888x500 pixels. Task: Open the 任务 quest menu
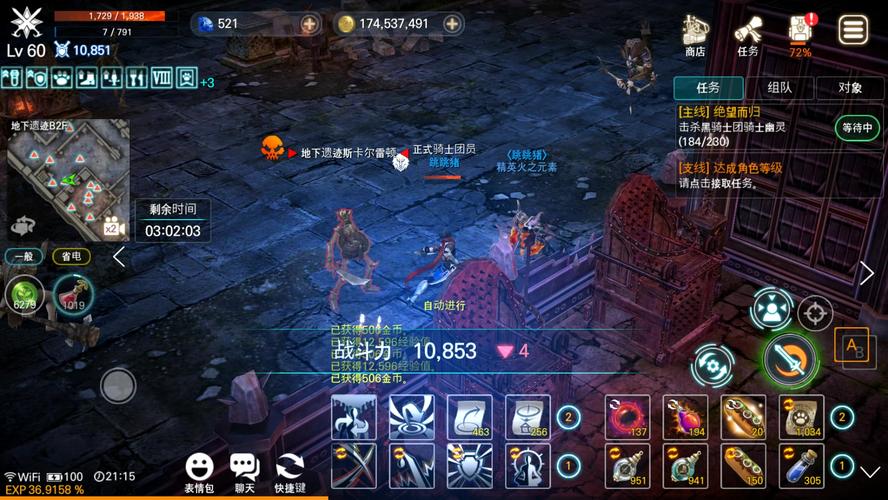pos(748,35)
